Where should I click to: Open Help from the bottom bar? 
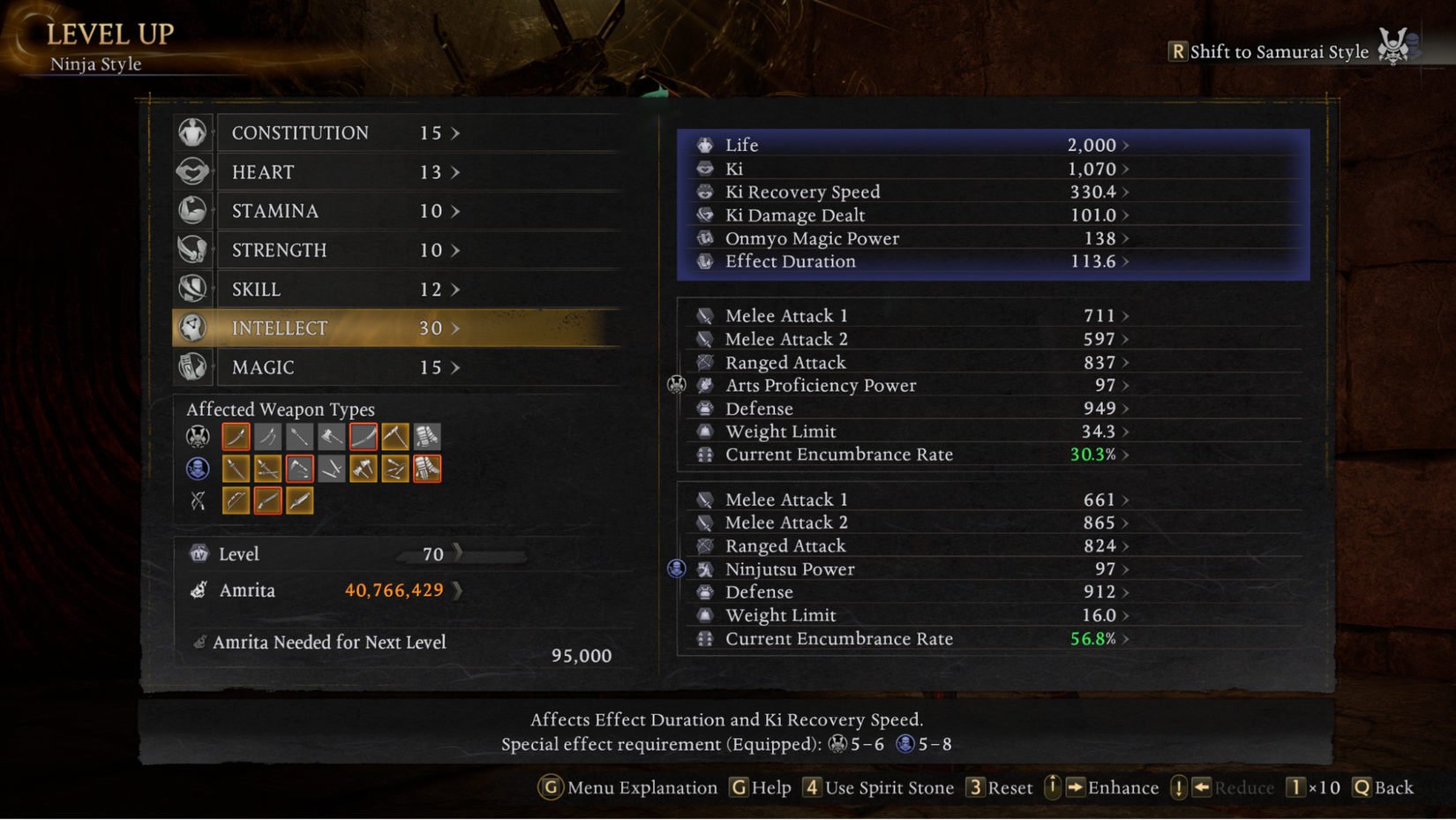tap(760, 787)
